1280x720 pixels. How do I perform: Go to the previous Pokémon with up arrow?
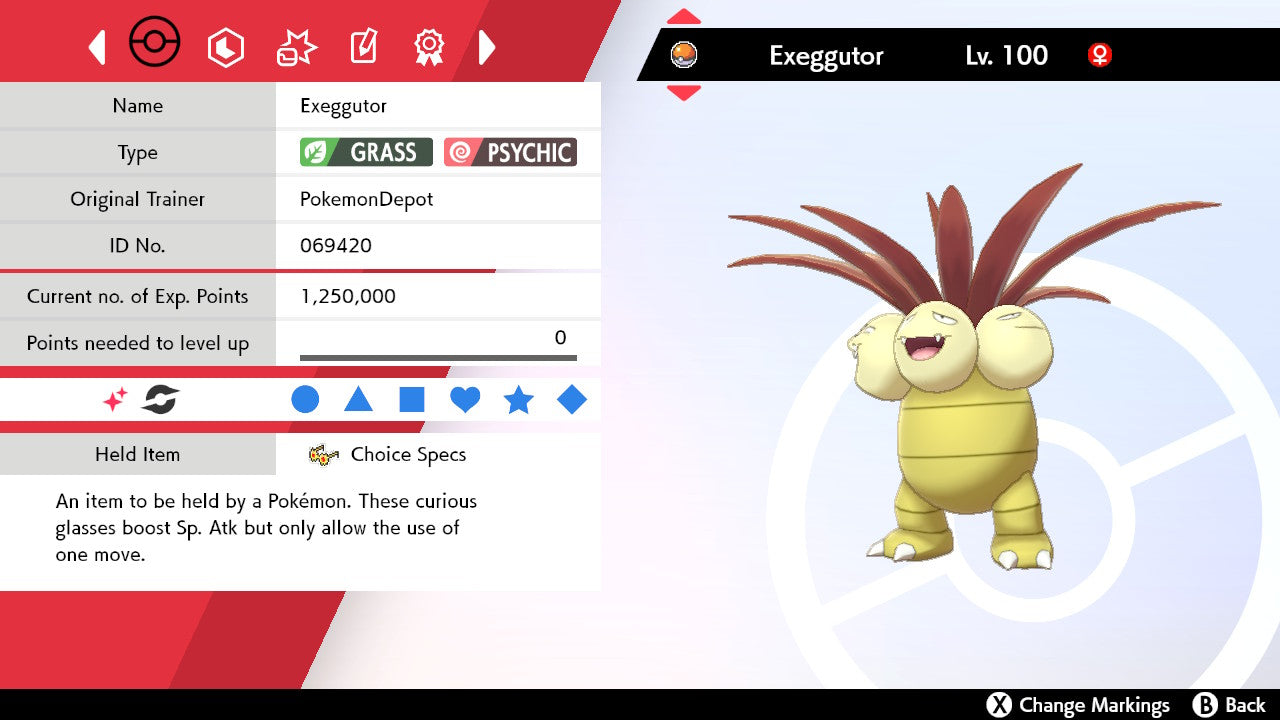[x=684, y=17]
